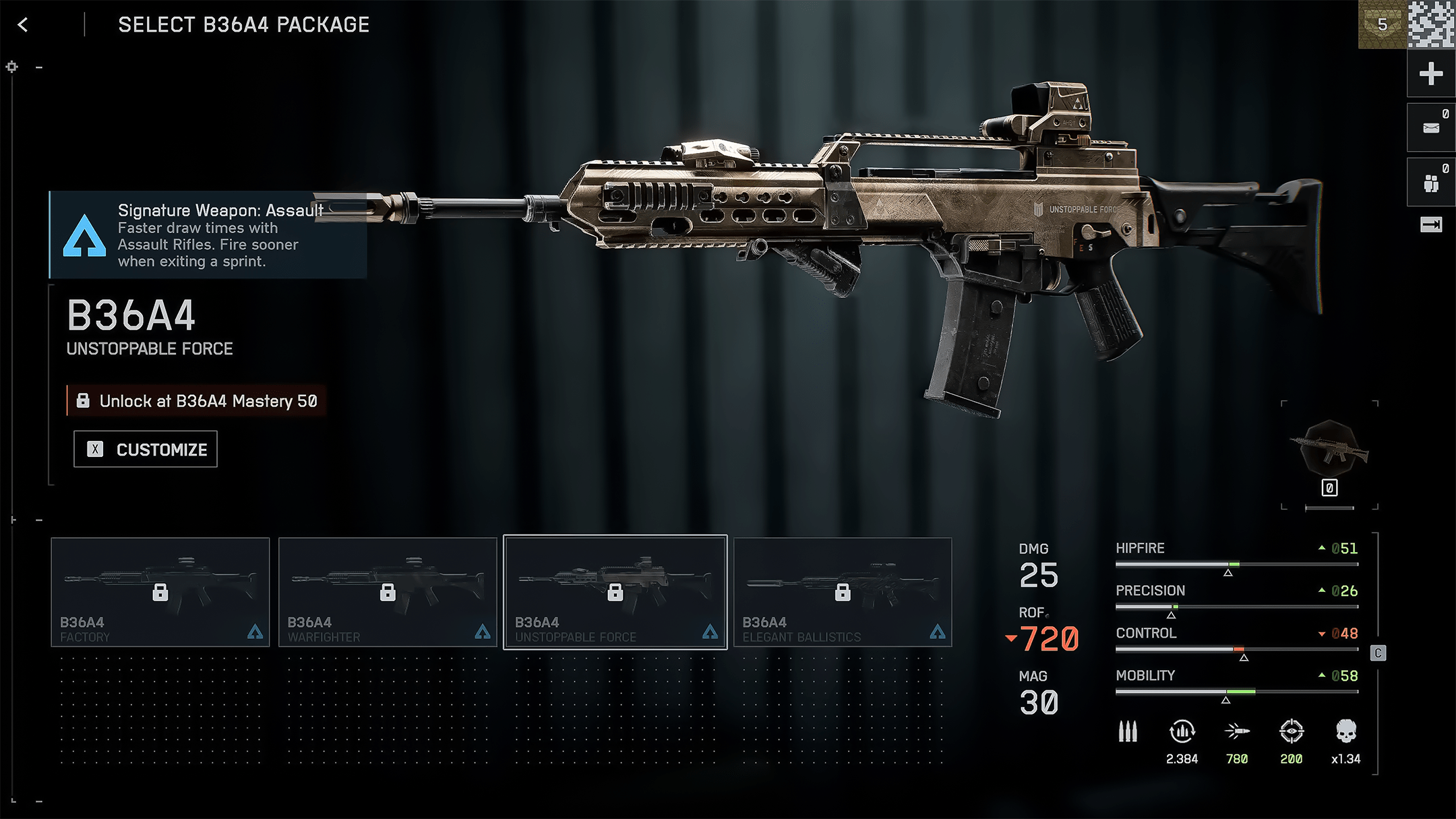Viewport: 1456px width, 819px height.
Task: Click the Signature Weapon Assault triangle emblem
Action: (84, 236)
